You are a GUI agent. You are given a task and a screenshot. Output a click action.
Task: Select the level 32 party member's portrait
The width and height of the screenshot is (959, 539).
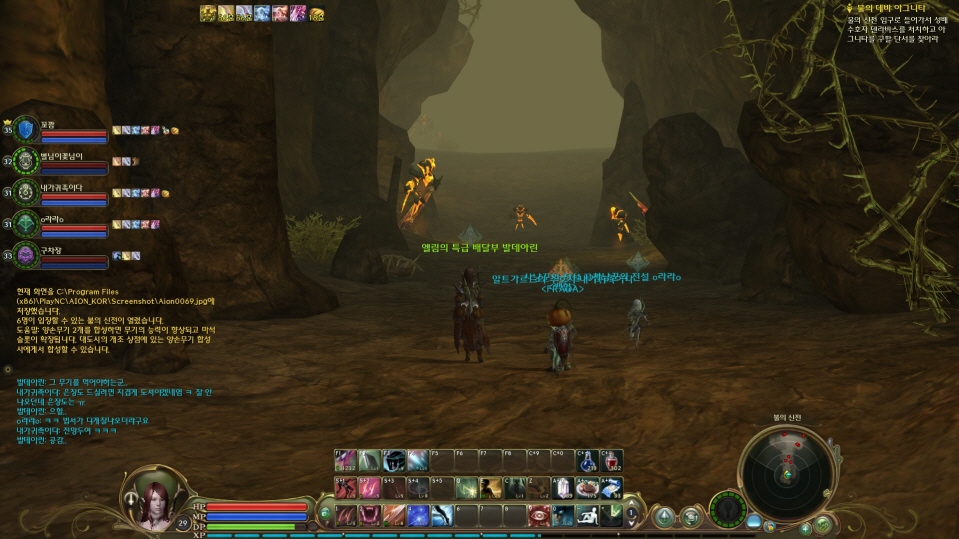(24, 161)
